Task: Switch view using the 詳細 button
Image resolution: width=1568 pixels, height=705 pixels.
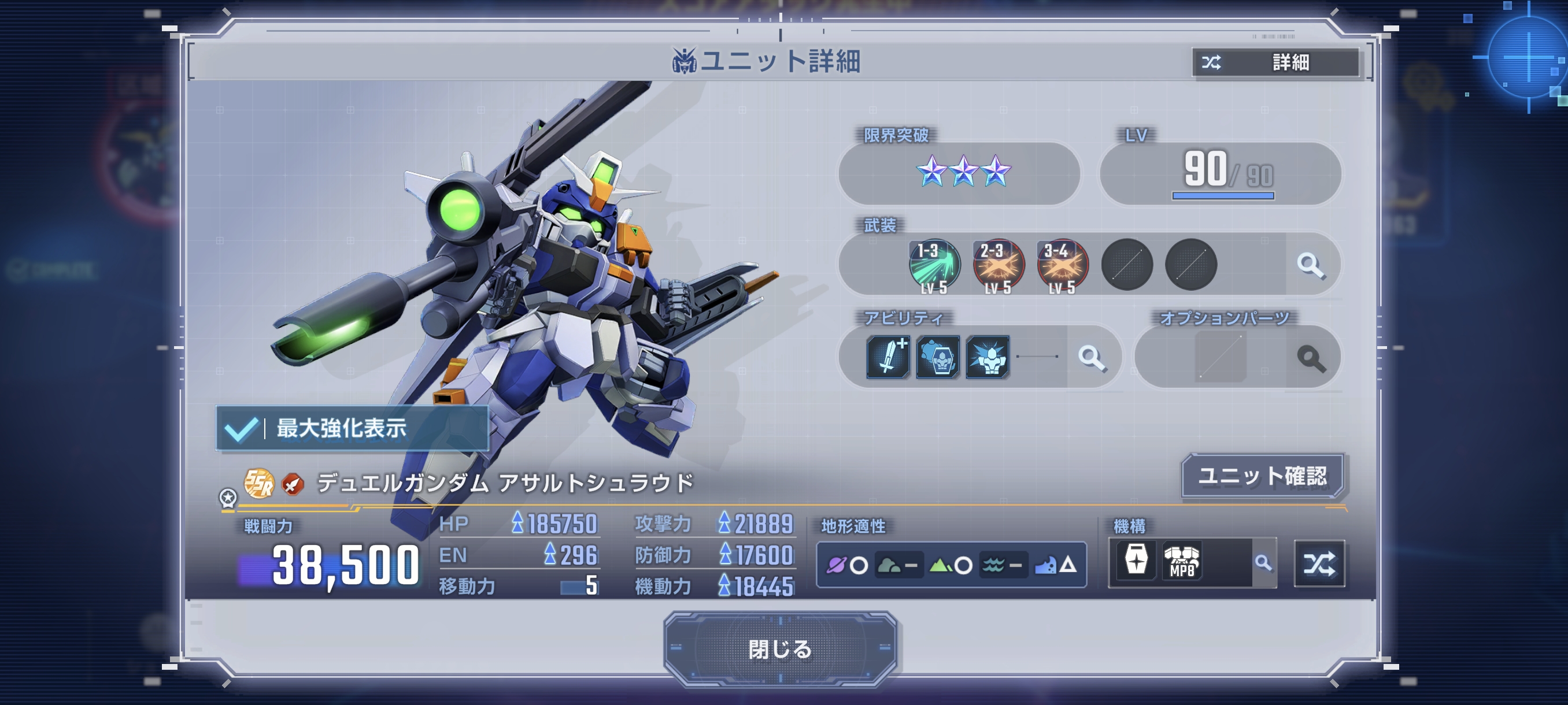Action: [x=1276, y=62]
